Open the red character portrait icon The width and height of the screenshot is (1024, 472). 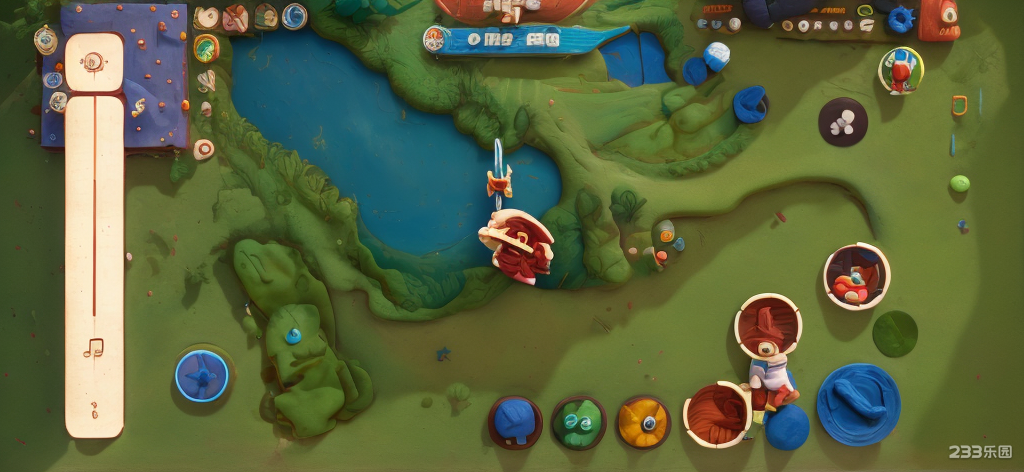tap(901, 70)
